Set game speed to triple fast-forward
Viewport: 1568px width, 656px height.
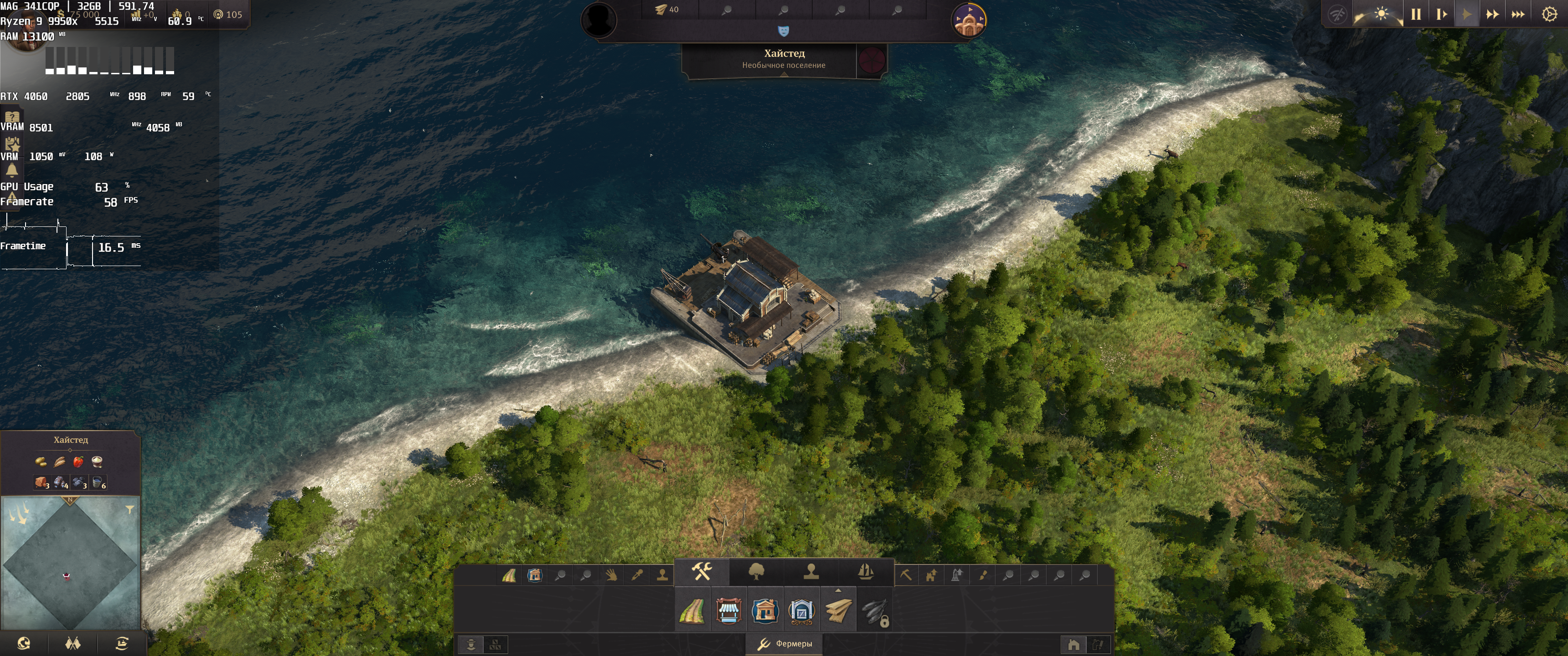pos(1517,14)
